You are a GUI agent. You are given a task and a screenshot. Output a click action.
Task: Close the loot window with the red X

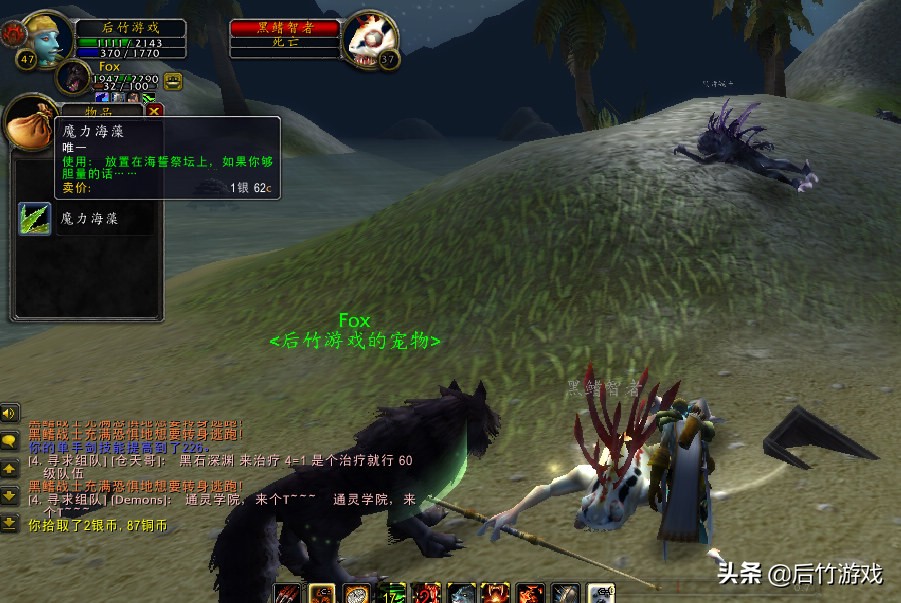click(154, 112)
